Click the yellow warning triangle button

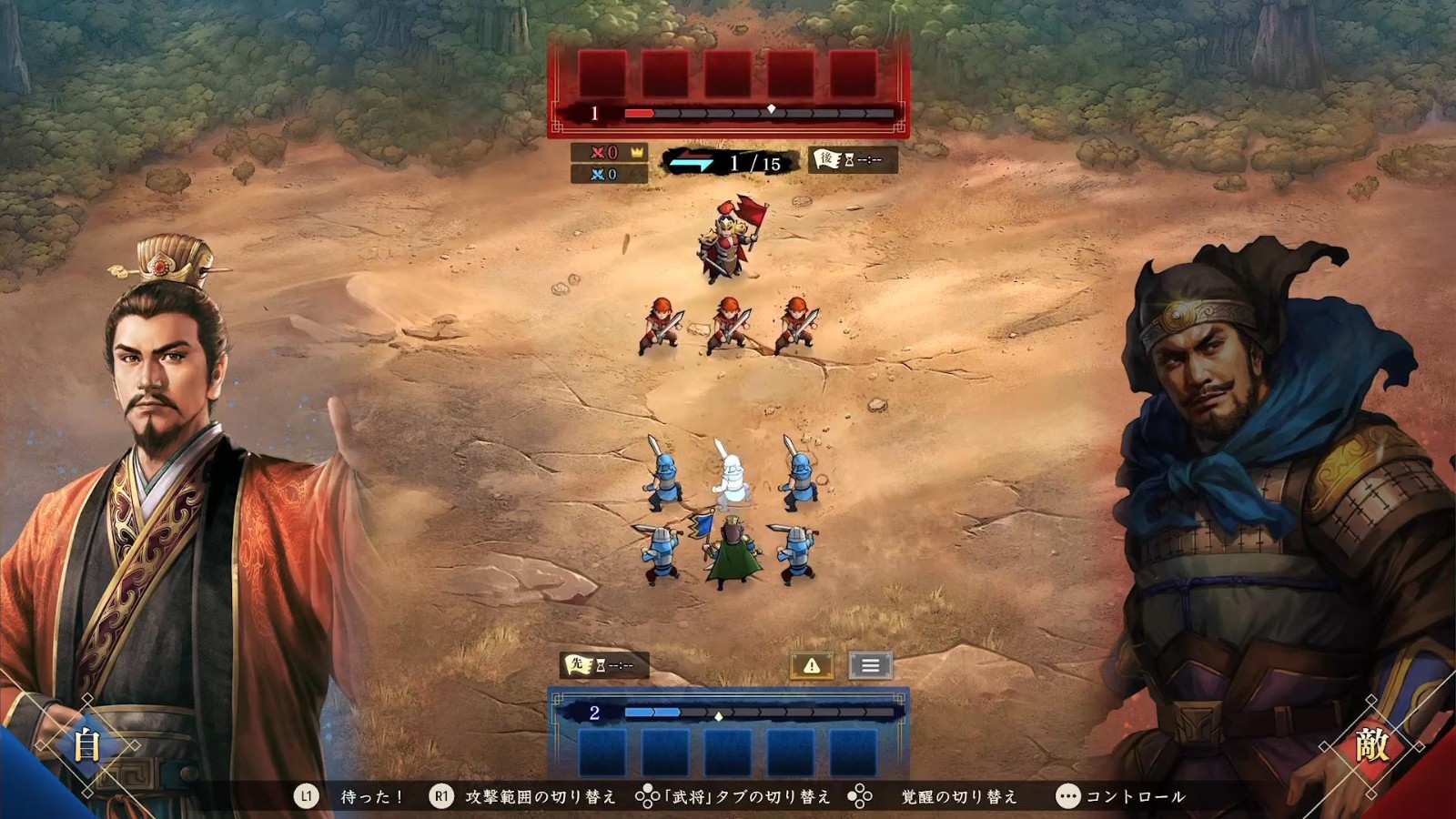(812, 665)
